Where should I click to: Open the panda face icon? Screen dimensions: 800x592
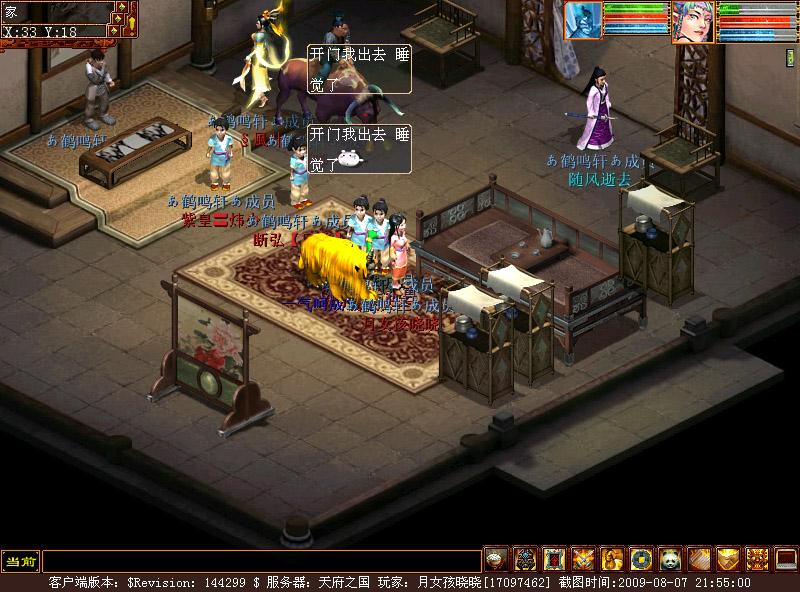(670, 559)
